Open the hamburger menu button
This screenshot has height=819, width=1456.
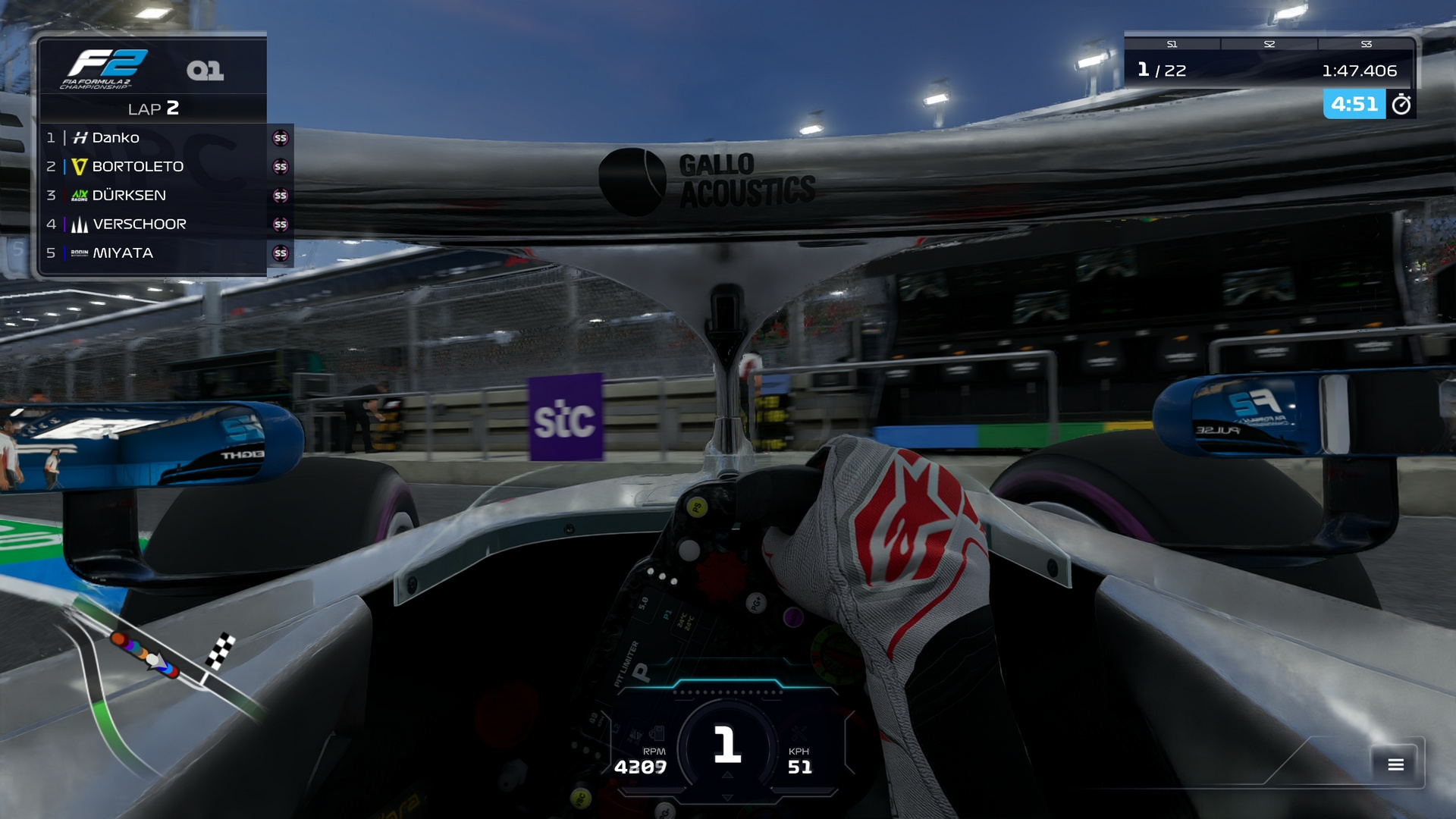pos(1395,764)
